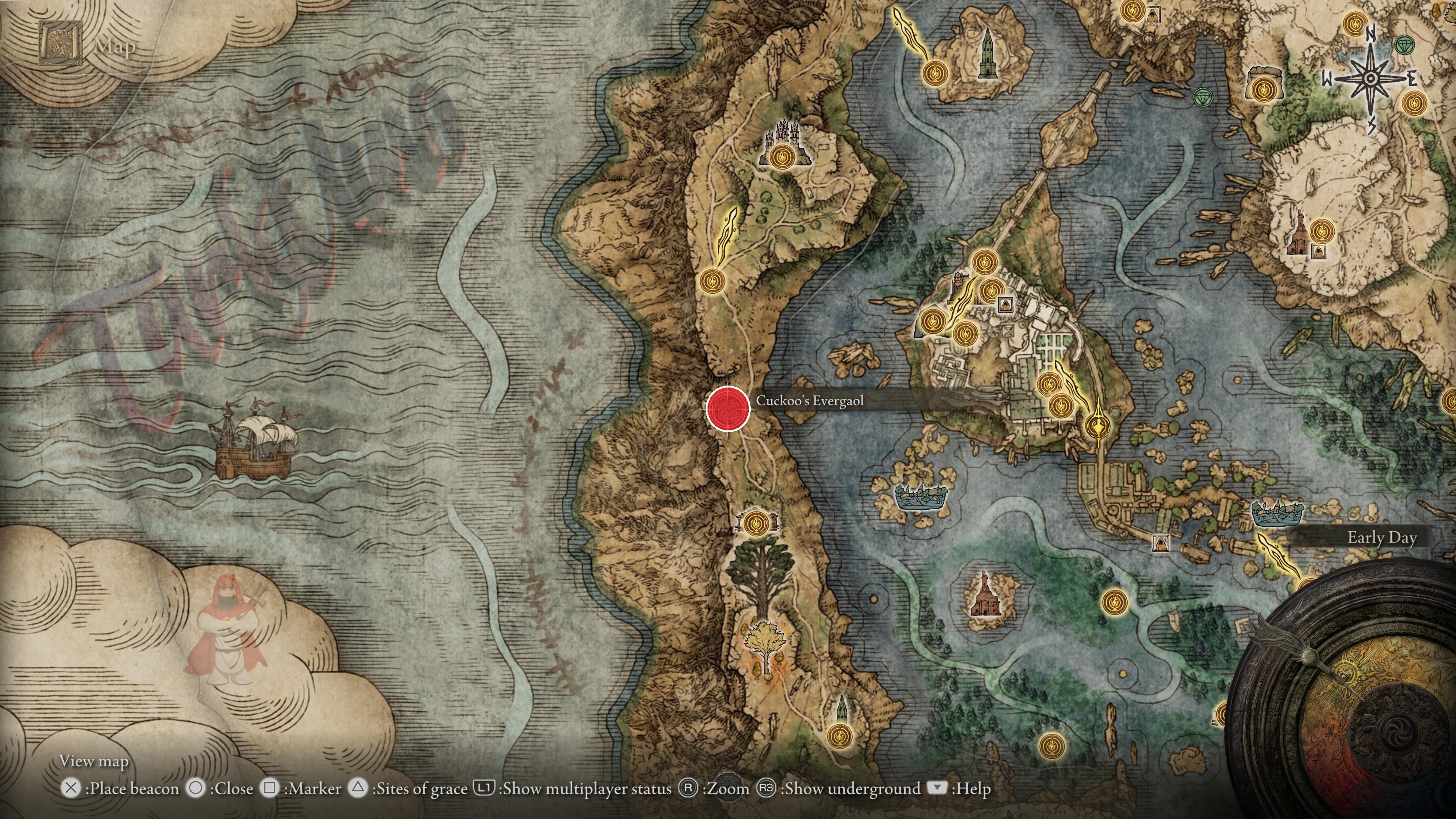Click the golden player position marker
The width and height of the screenshot is (1456, 819).
point(1098,425)
